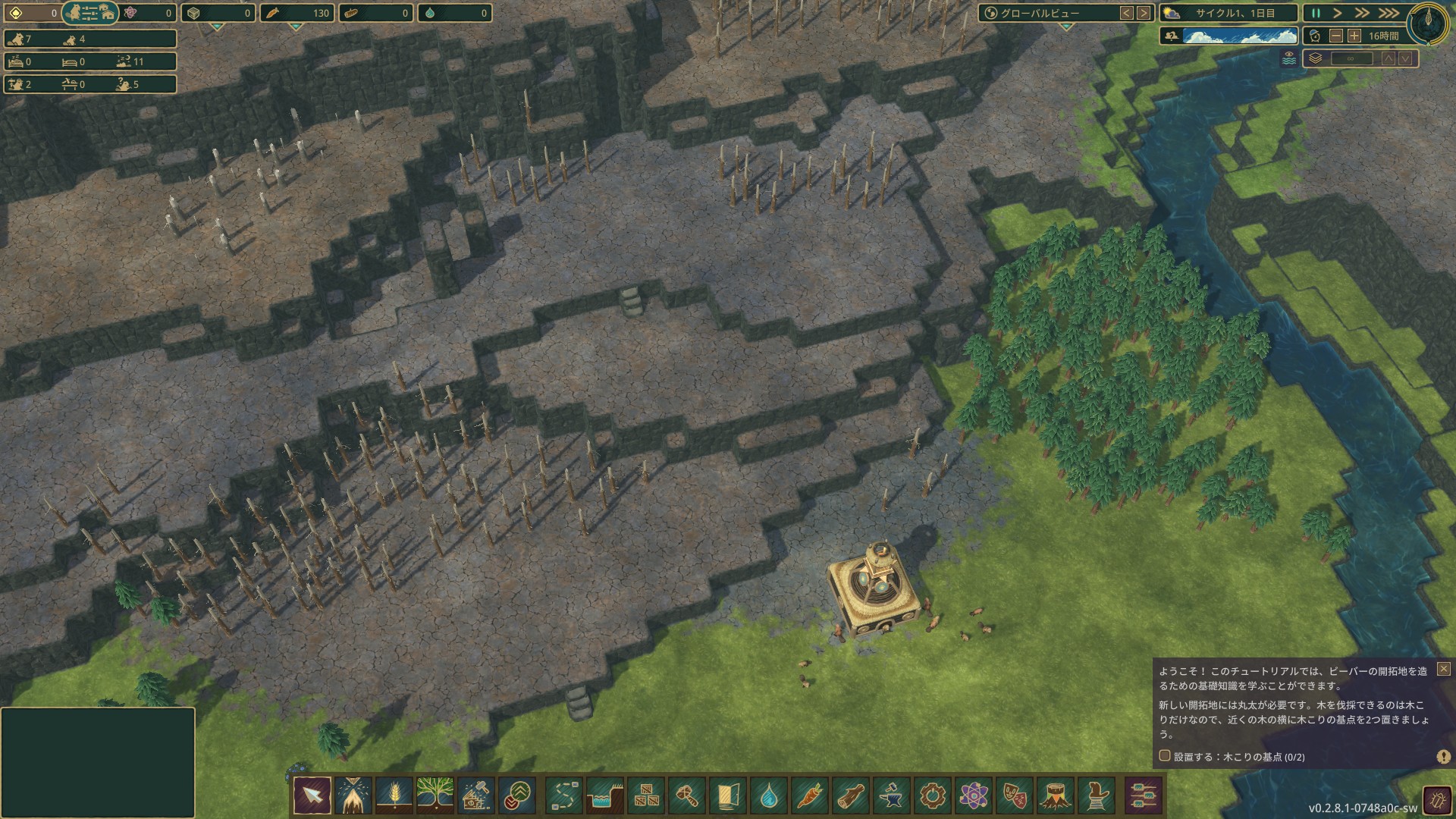Viewport: 1456px width, 819px height.
Task: Close the tutorial welcome panel
Action: click(x=1443, y=669)
